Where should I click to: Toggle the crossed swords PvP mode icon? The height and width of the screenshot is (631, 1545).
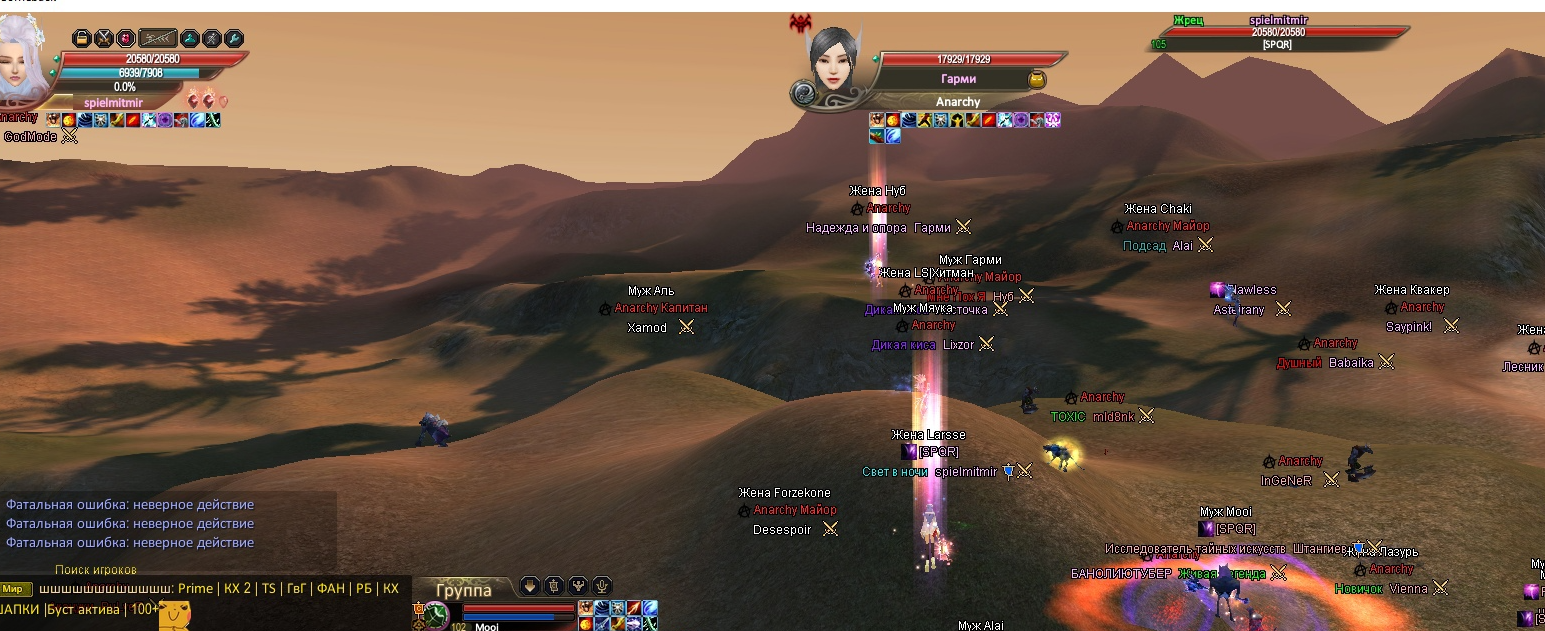[103, 39]
